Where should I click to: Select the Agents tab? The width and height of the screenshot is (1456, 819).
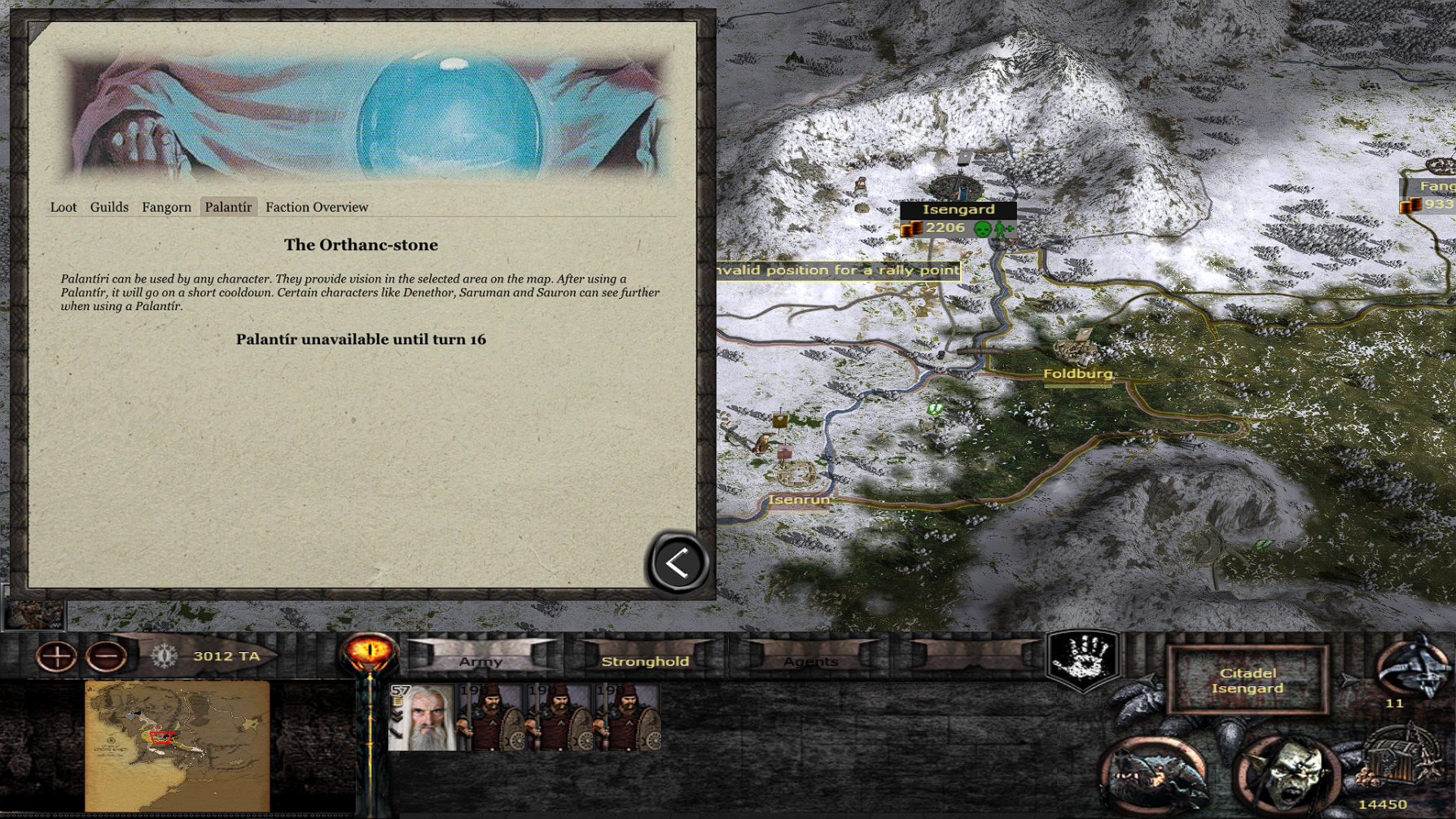point(810,660)
